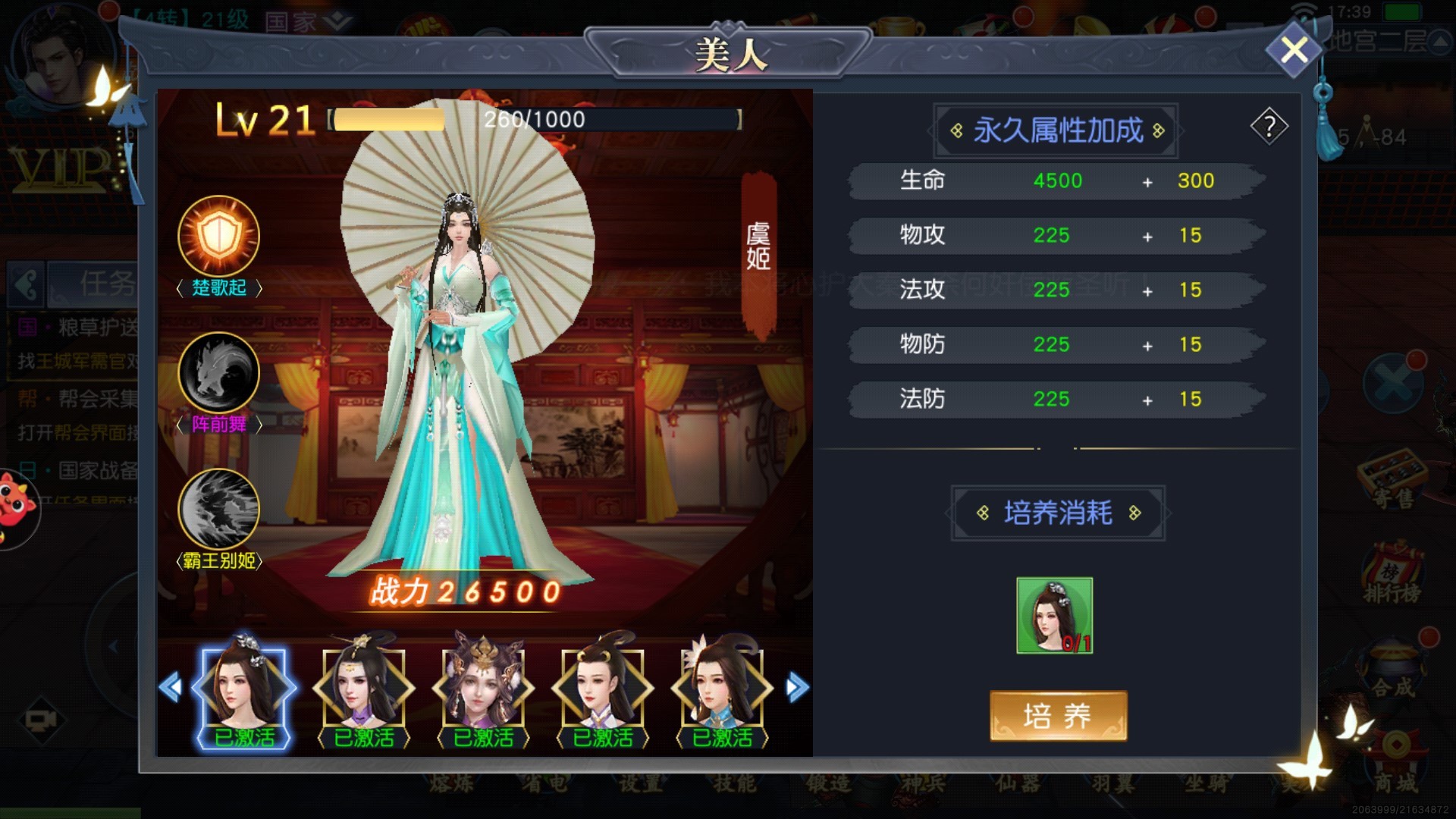Click the 培养消耗 cost item icon
The width and height of the screenshot is (1456, 819).
[x=1054, y=615]
